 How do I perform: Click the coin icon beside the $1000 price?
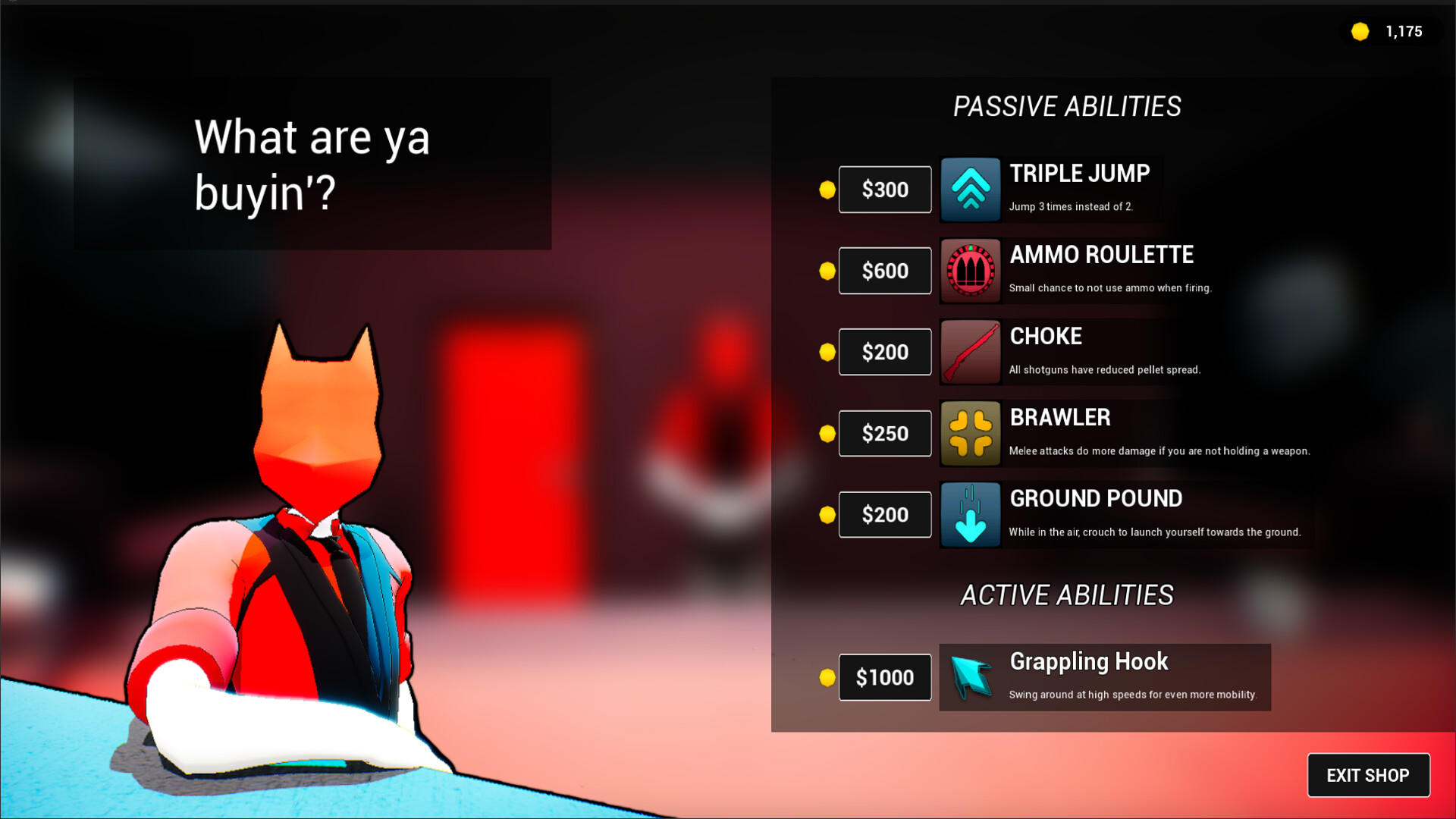827,677
